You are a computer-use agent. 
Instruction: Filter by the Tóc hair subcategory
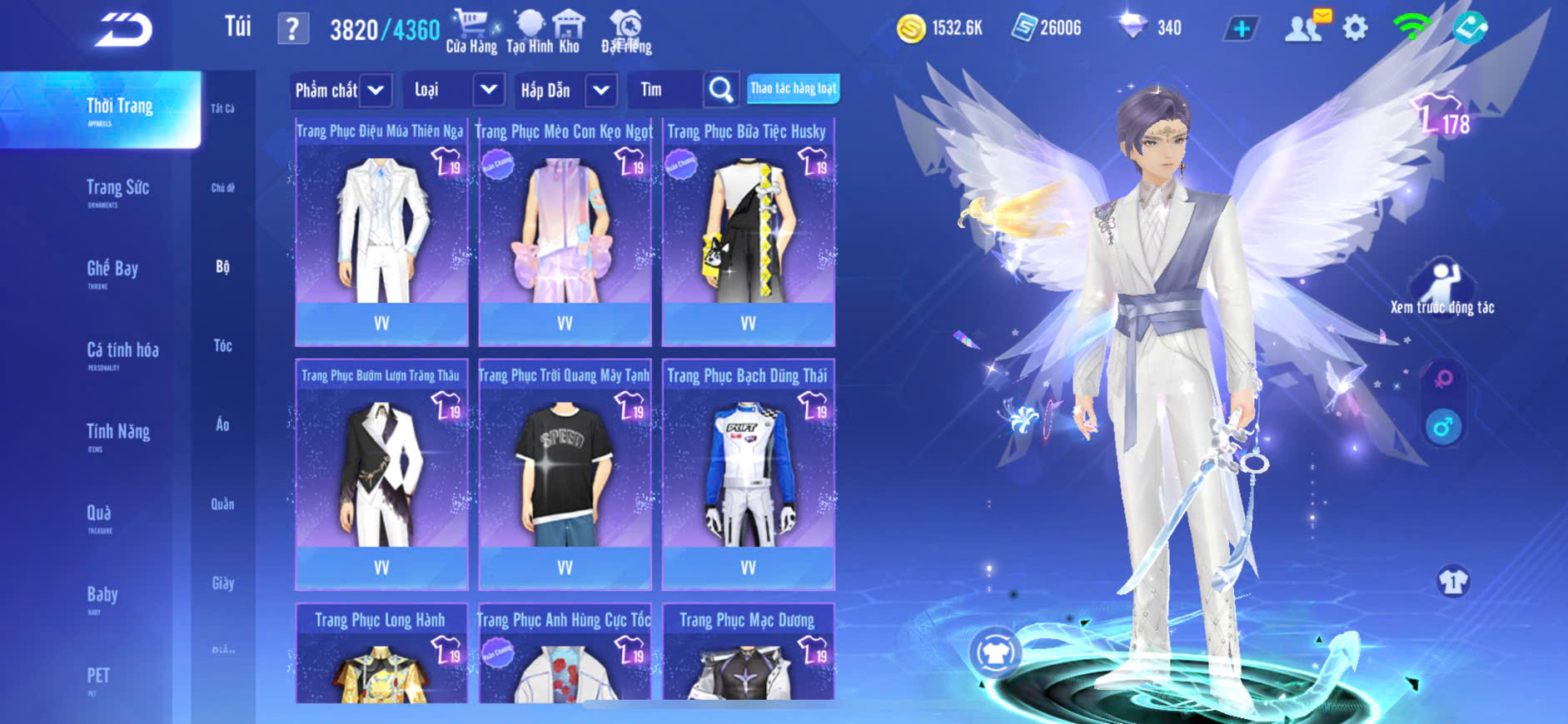[x=222, y=345]
